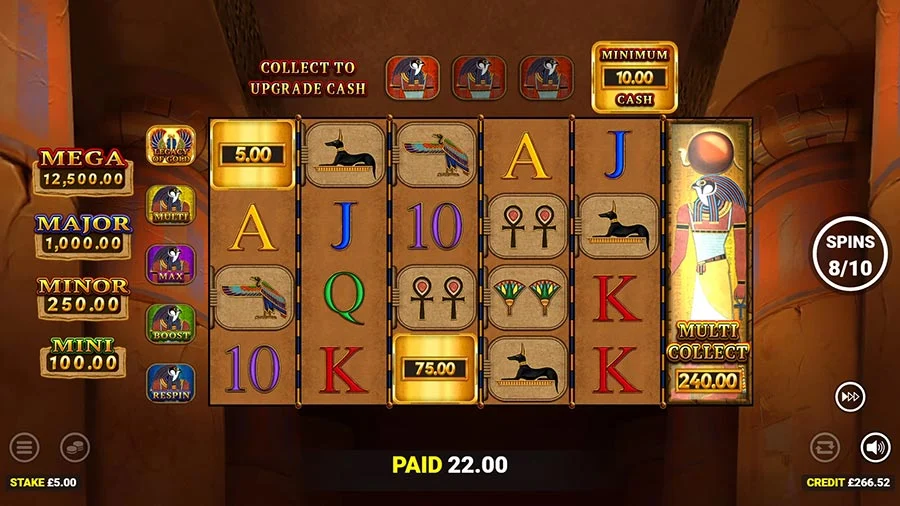The image size is (900, 506).
Task: Mute the sound with the speaker button
Action: point(875,447)
